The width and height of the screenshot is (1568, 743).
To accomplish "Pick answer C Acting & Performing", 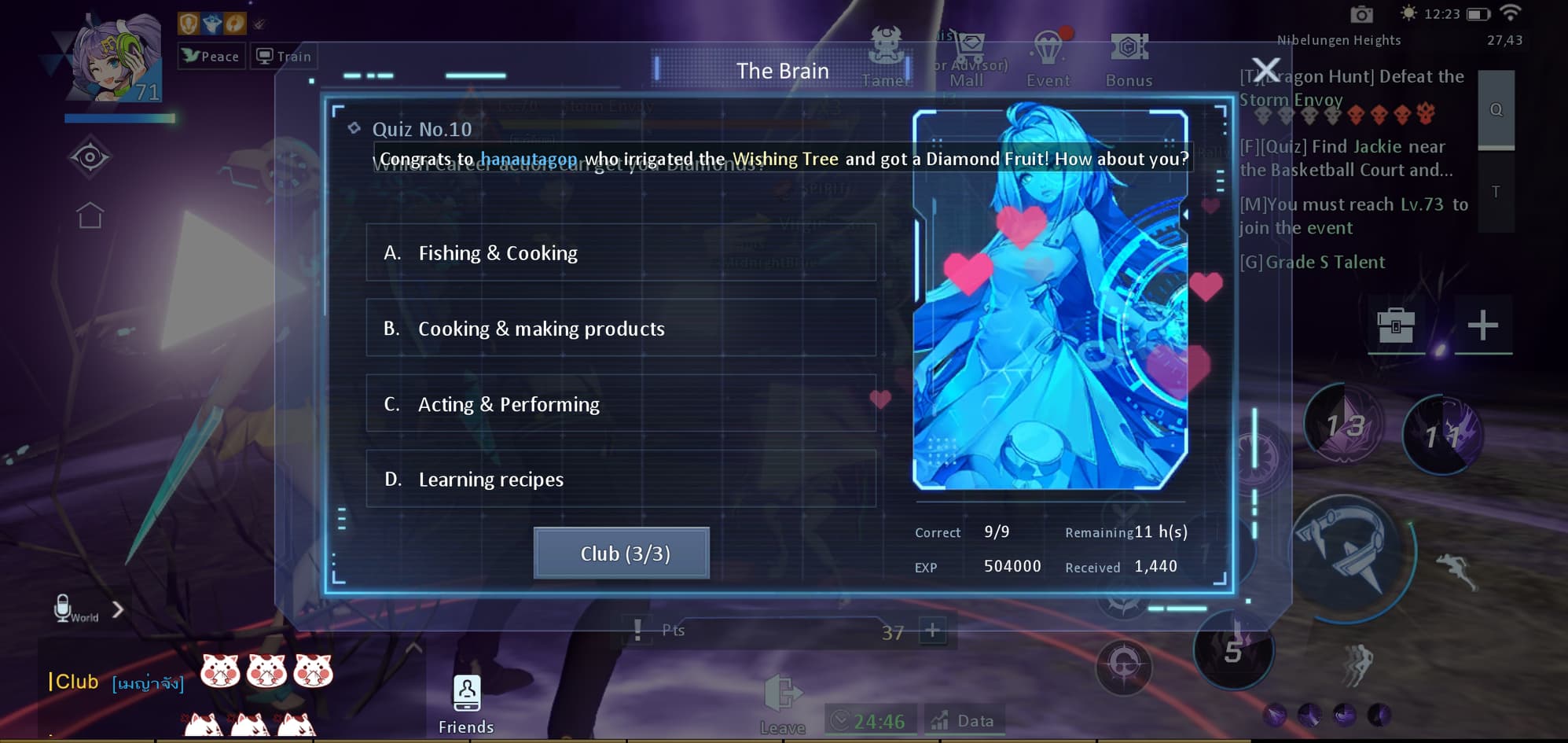I will [x=620, y=403].
